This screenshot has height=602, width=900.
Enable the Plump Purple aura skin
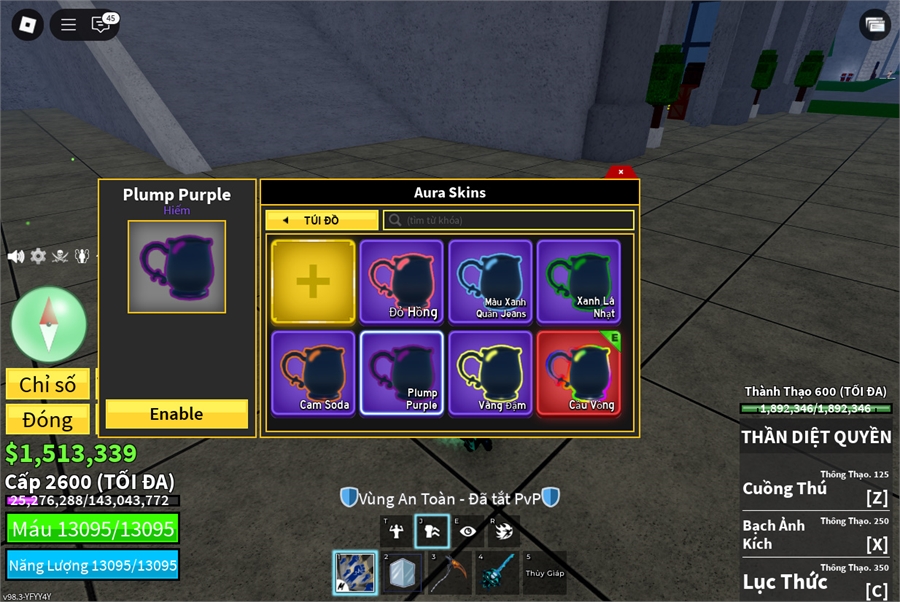(176, 414)
